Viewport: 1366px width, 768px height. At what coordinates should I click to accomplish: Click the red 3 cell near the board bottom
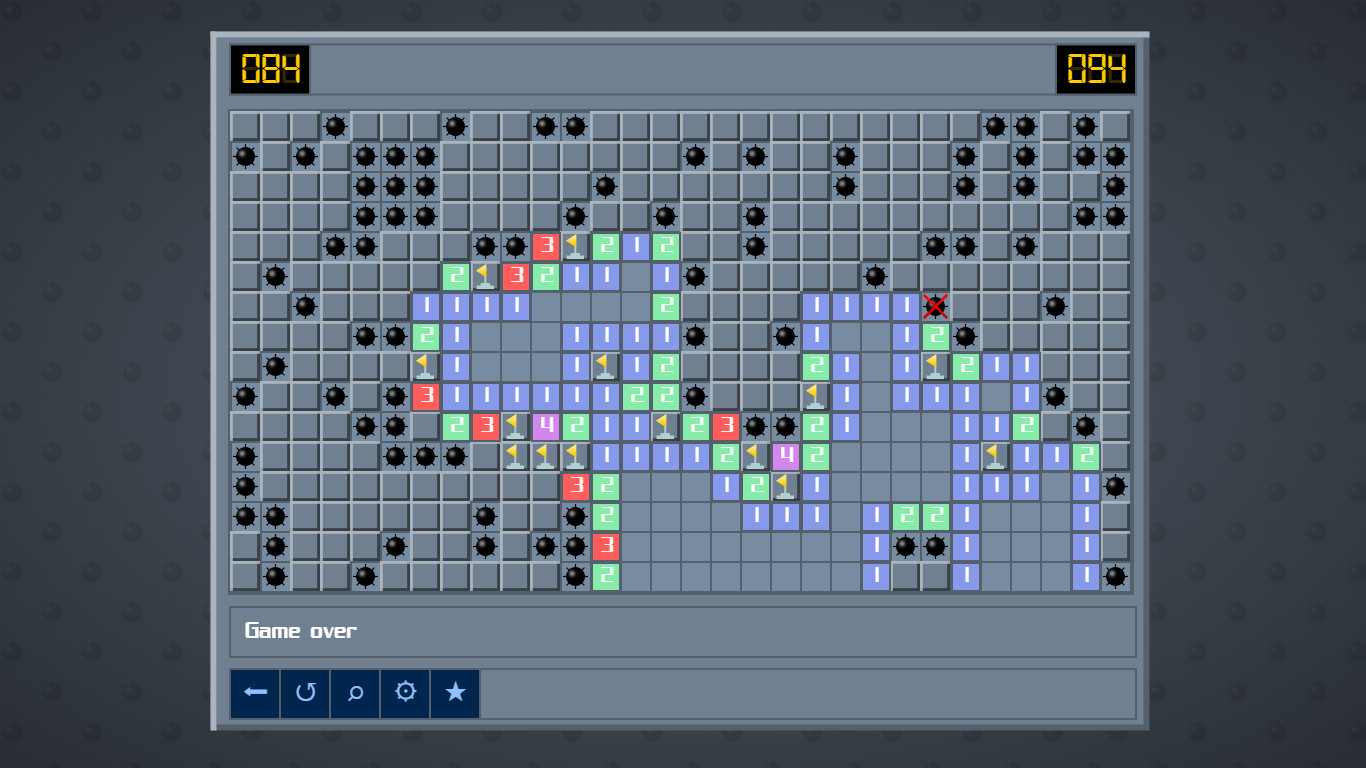(604, 547)
